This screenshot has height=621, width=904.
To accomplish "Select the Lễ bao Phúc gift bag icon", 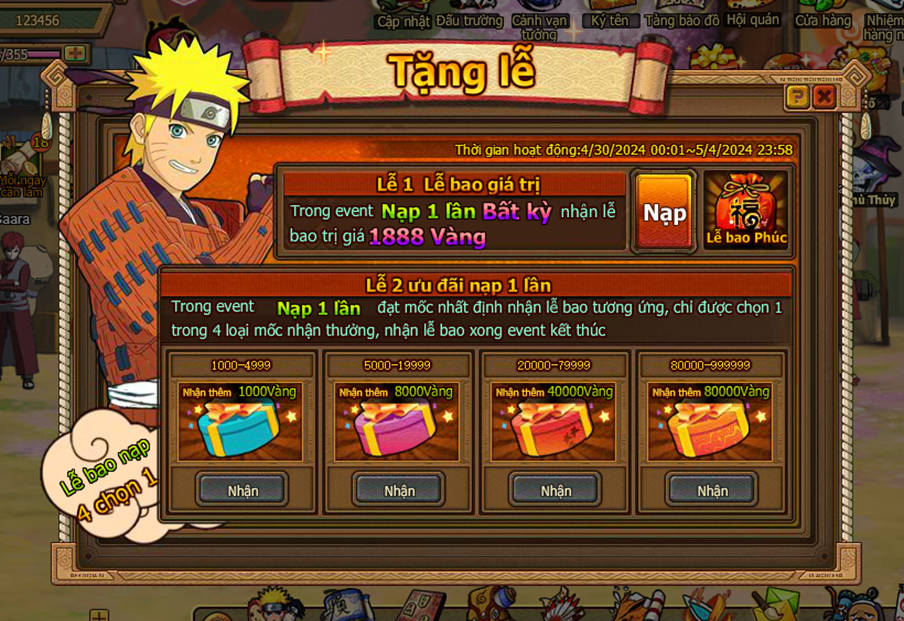I will 746,210.
